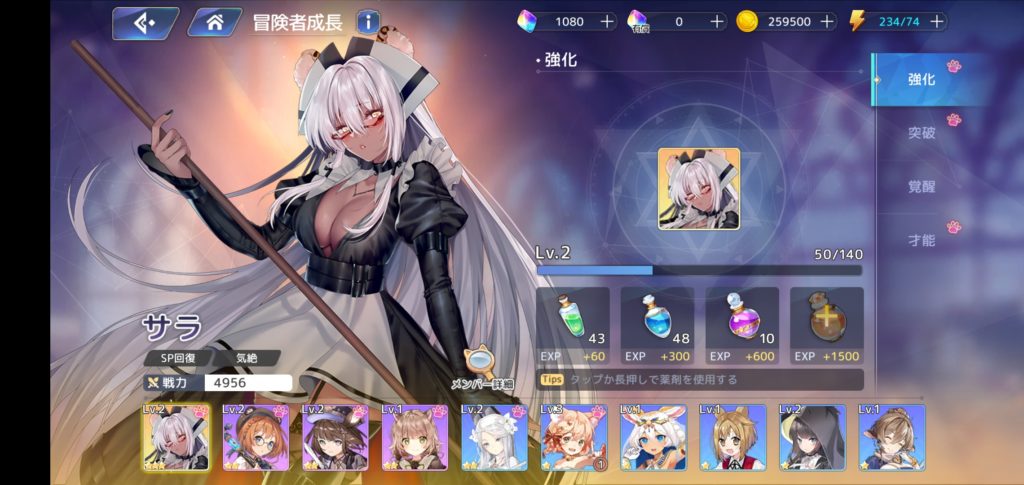Choose the white-haired girl with flower hairpiece
Screen dimensions: 1024x485
(x=494, y=437)
